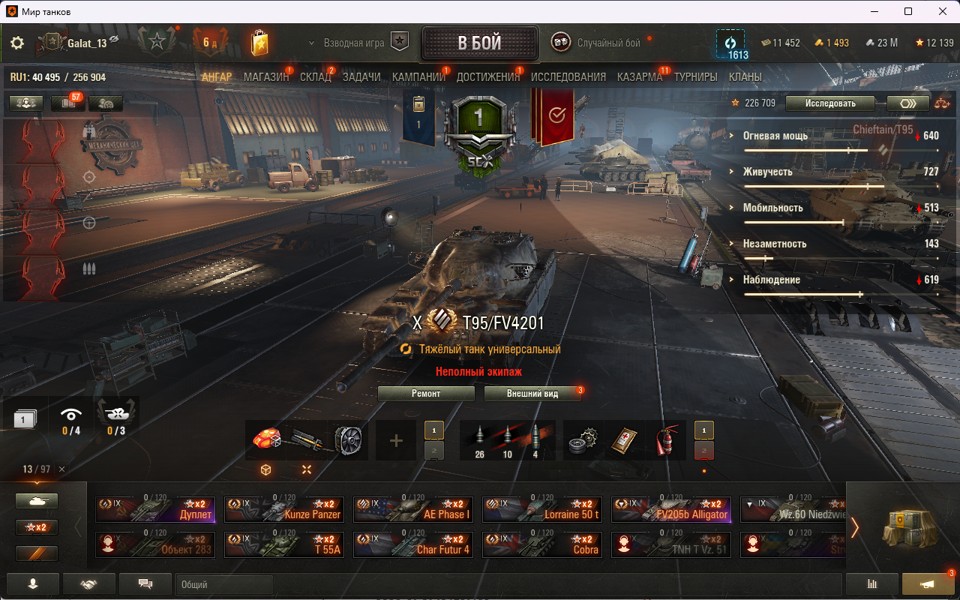Open the КАМПАНИИ tab
960x600 pixels.
click(418, 77)
